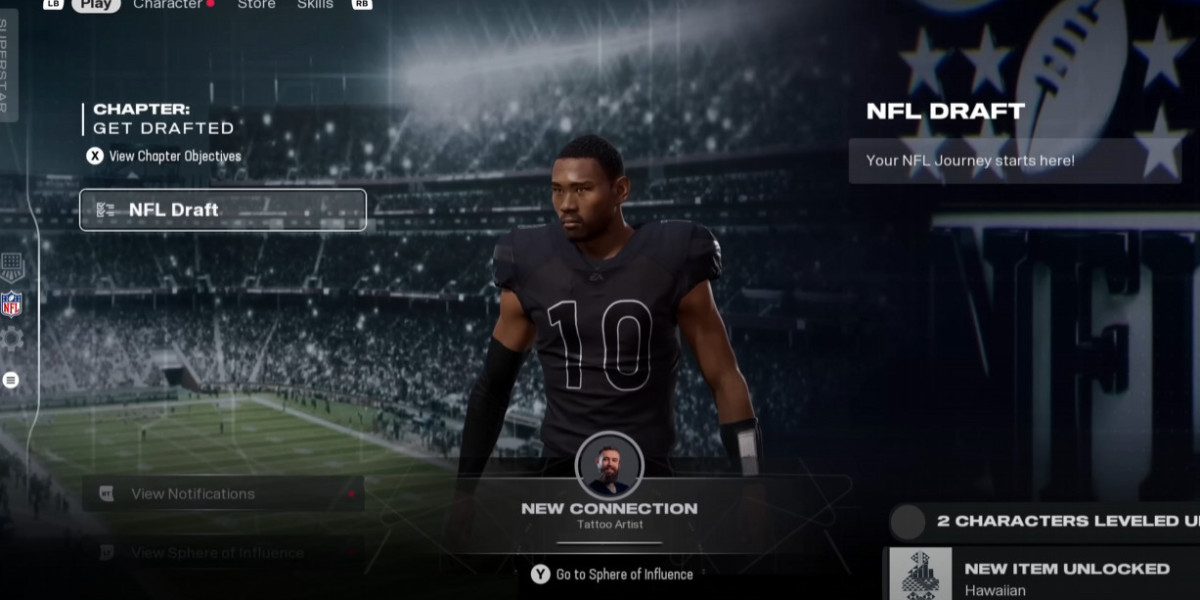Select the Tattoo Artist connection portrait
1200x600 pixels.
click(x=609, y=465)
